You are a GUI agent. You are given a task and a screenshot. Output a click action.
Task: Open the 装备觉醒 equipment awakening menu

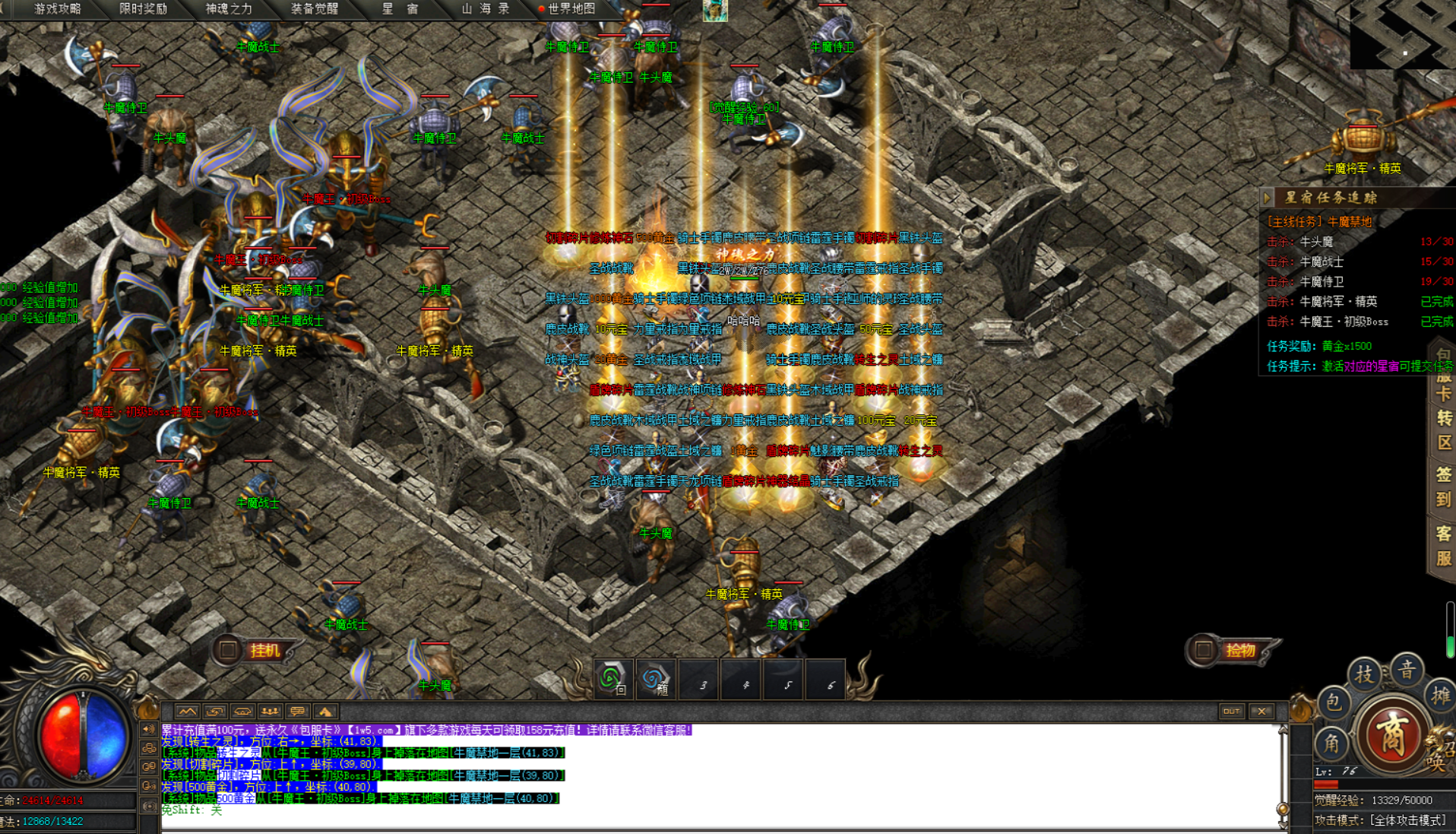(x=315, y=9)
